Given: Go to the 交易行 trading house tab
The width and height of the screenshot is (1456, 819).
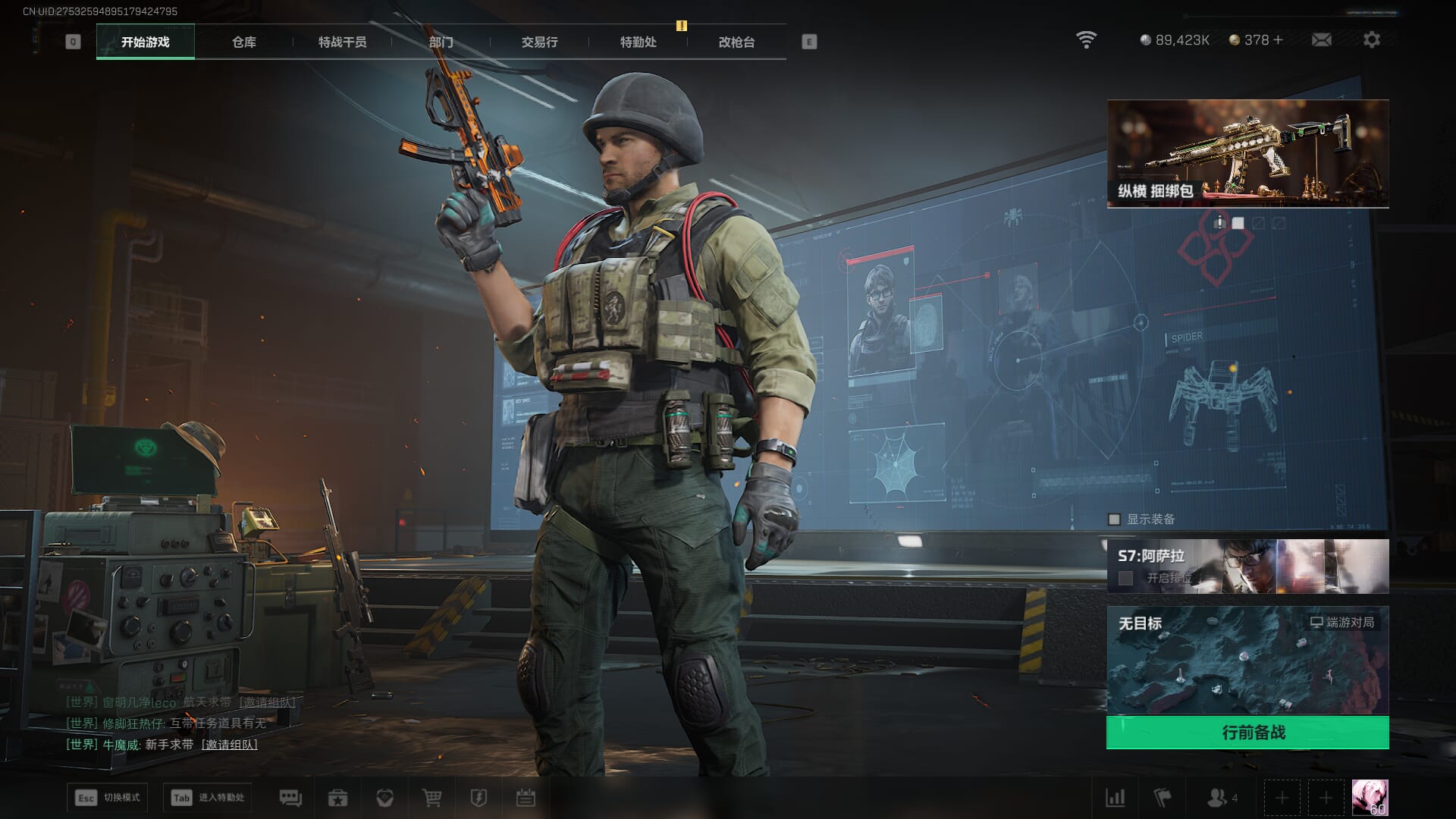Looking at the screenshot, I should (x=539, y=42).
